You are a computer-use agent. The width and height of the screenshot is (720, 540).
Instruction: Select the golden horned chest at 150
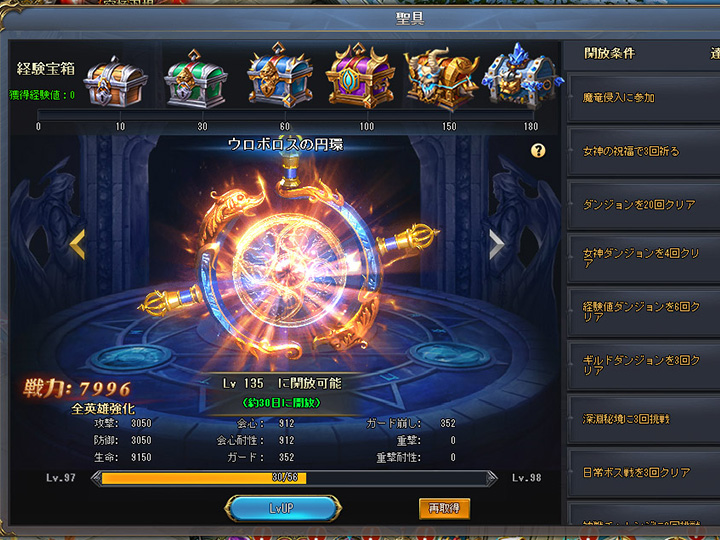coord(441,77)
